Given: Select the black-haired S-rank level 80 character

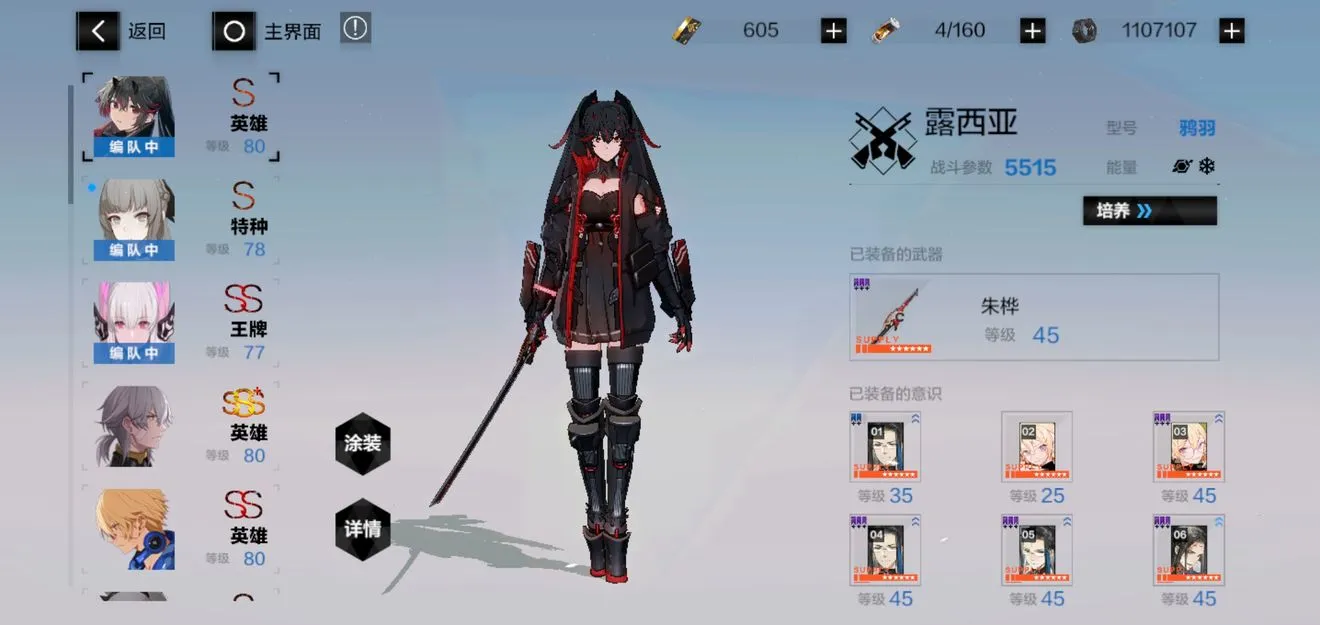Looking at the screenshot, I should [x=180, y=118].
